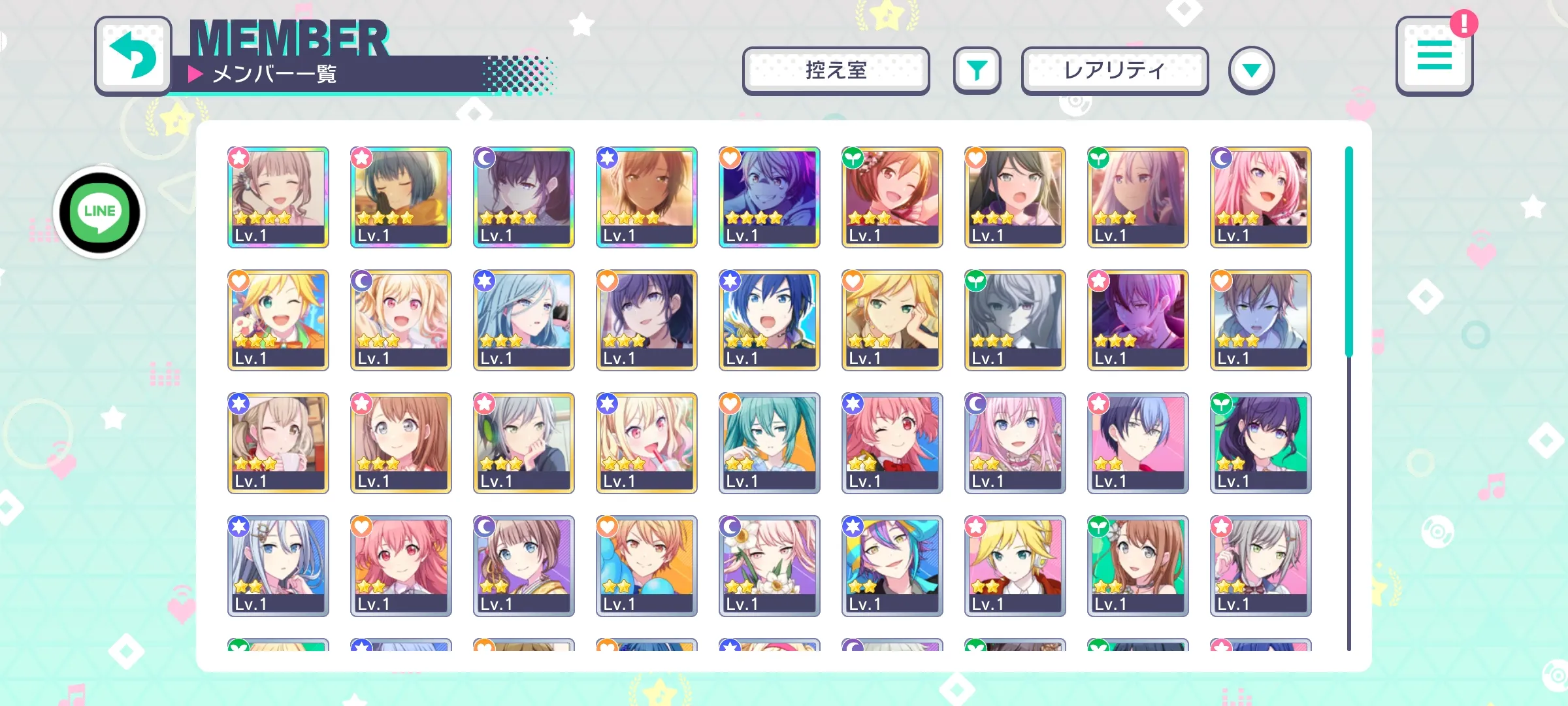1568x706 pixels.
Task: Change sort type from レアリティ
Action: pyautogui.click(x=1115, y=71)
